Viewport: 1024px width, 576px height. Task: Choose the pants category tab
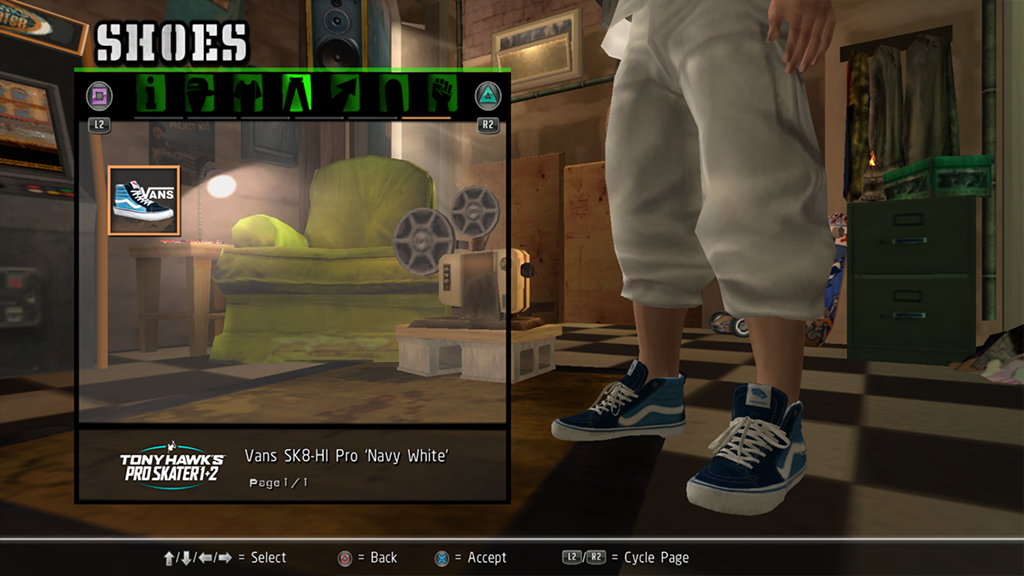[x=298, y=95]
